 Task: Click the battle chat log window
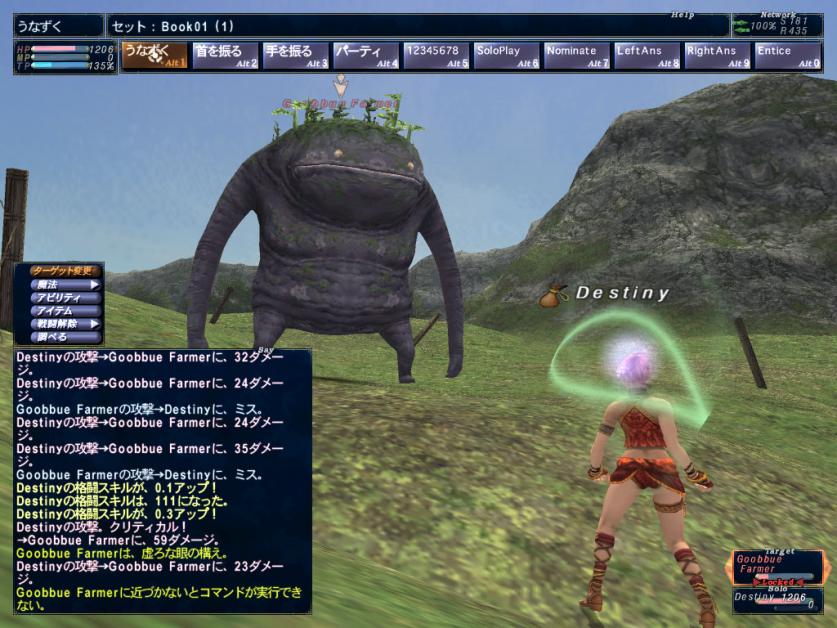[162, 480]
